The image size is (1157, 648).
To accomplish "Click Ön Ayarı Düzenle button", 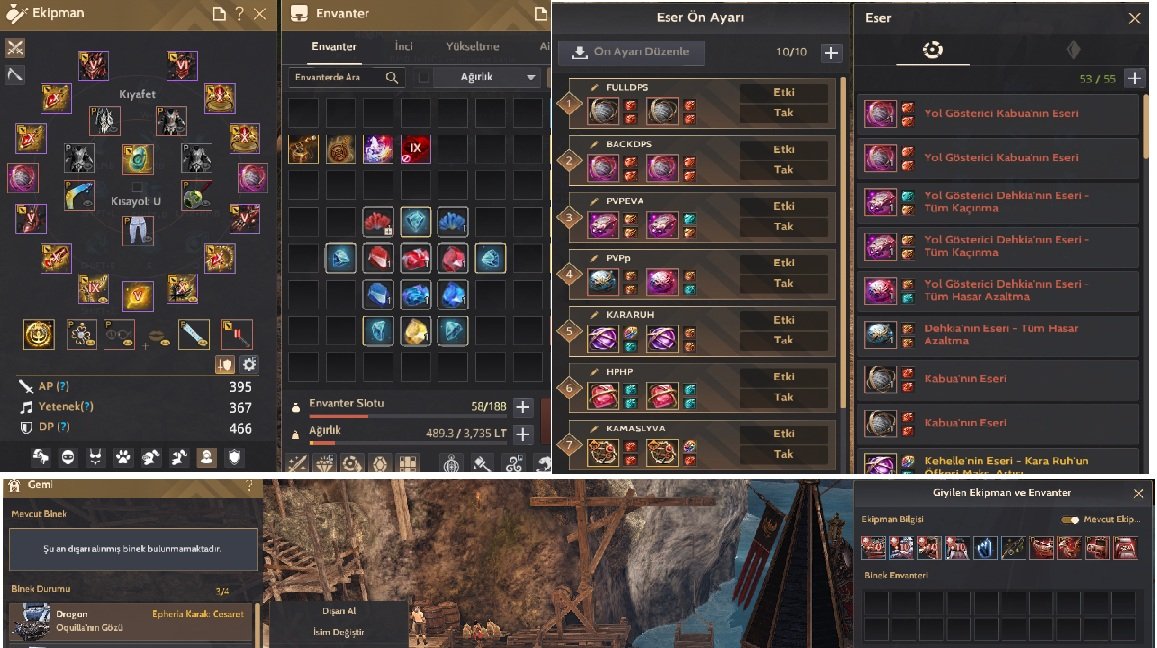I will click(x=631, y=53).
